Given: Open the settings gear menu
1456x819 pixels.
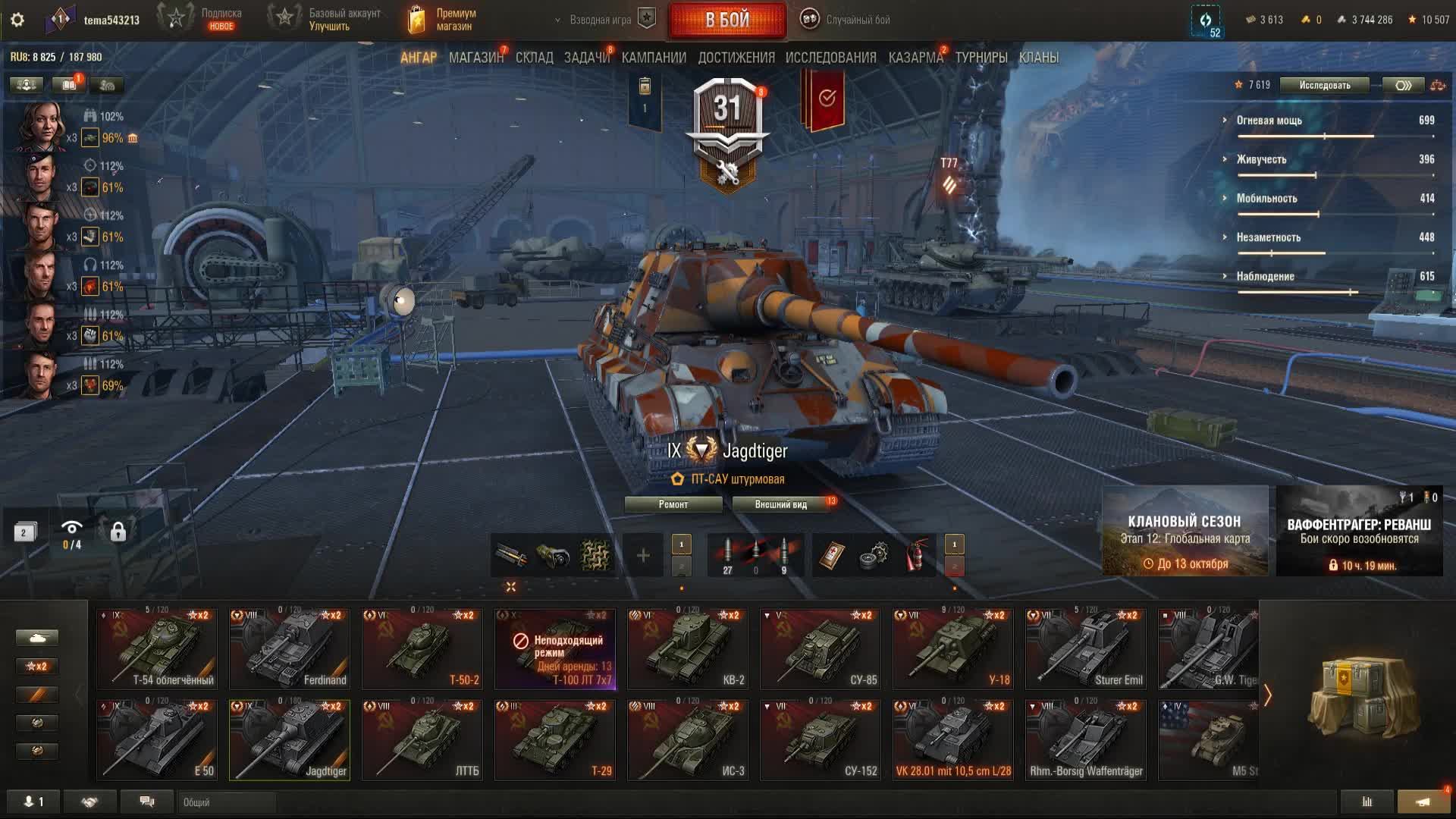Looking at the screenshot, I should coord(17,20).
